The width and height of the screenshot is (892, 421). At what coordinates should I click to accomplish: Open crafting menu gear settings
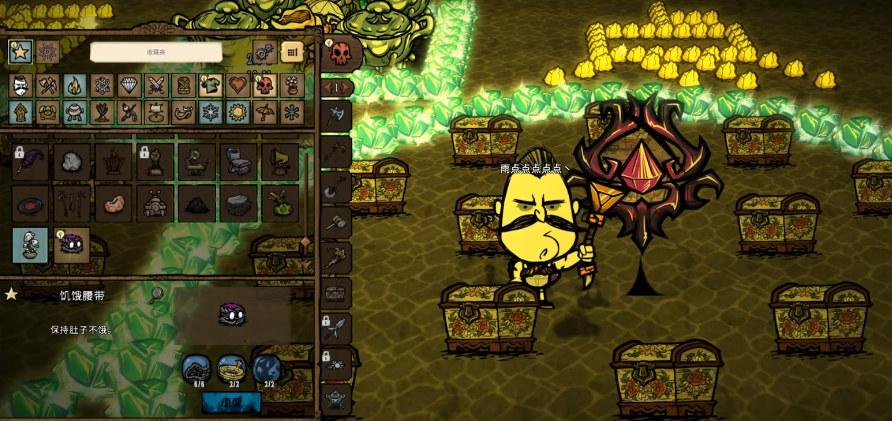click(x=265, y=52)
